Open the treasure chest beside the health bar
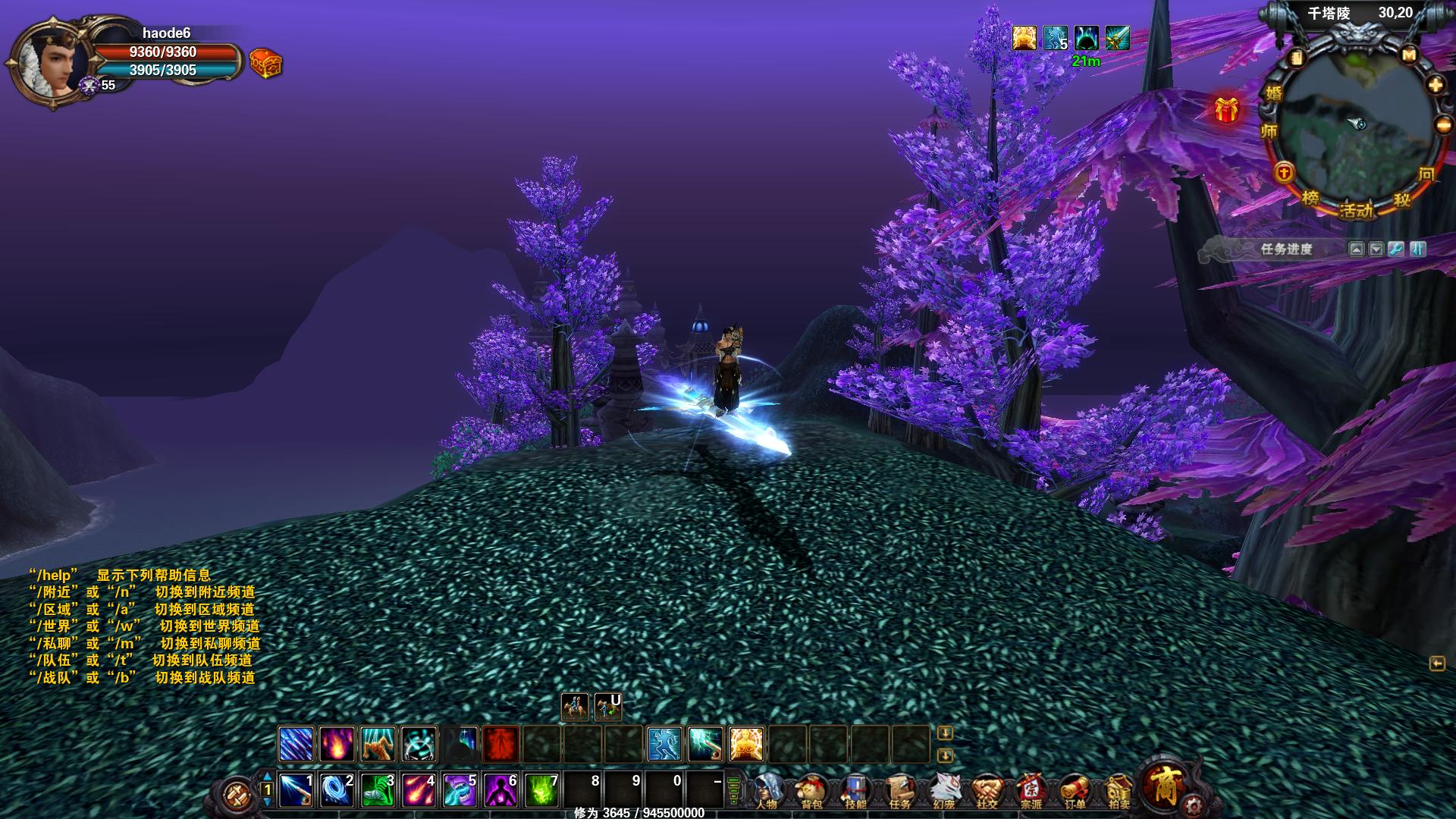This screenshot has height=819, width=1456. pyautogui.click(x=265, y=64)
